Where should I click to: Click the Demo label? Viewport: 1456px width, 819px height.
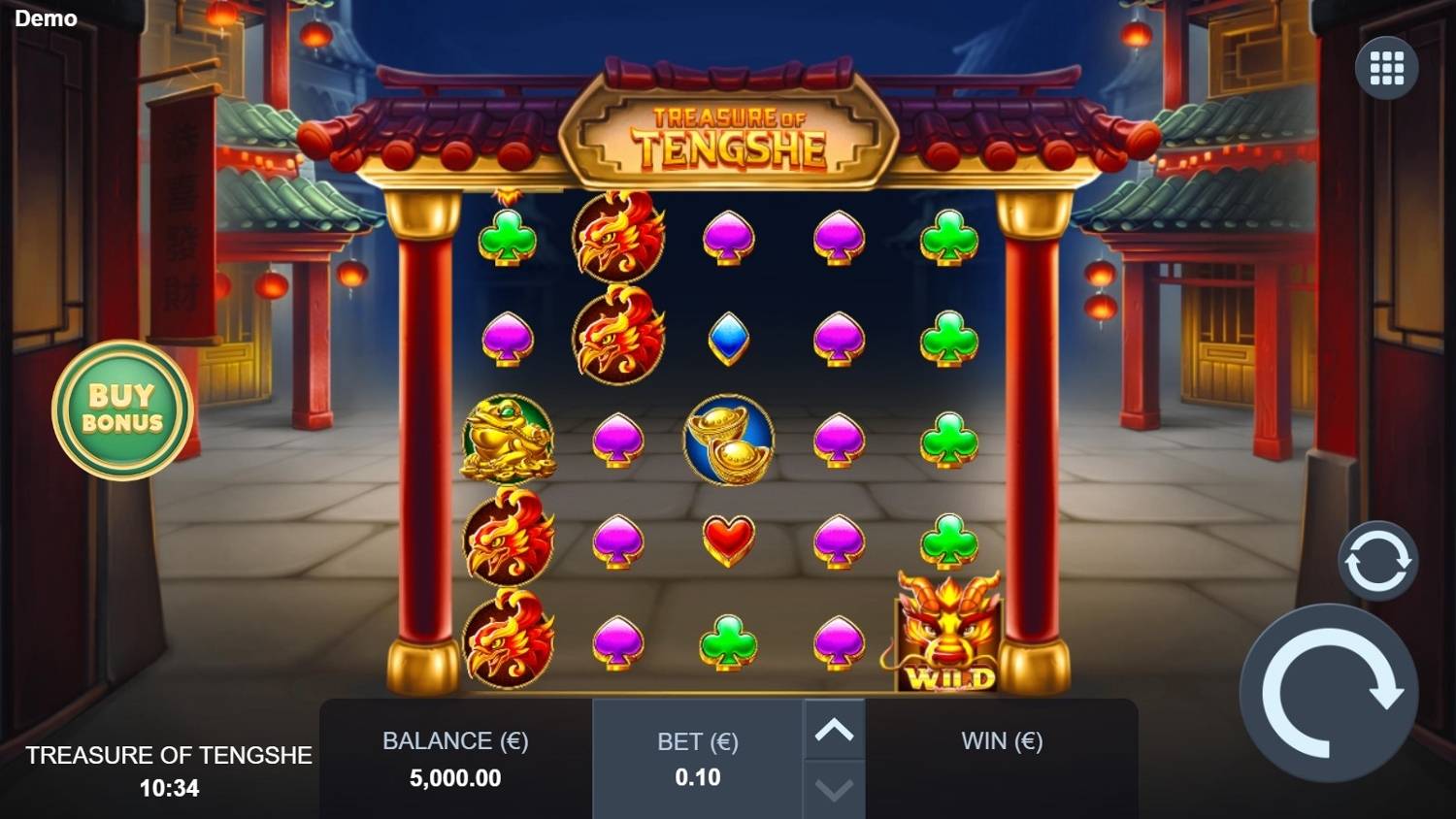pyautogui.click(x=46, y=17)
